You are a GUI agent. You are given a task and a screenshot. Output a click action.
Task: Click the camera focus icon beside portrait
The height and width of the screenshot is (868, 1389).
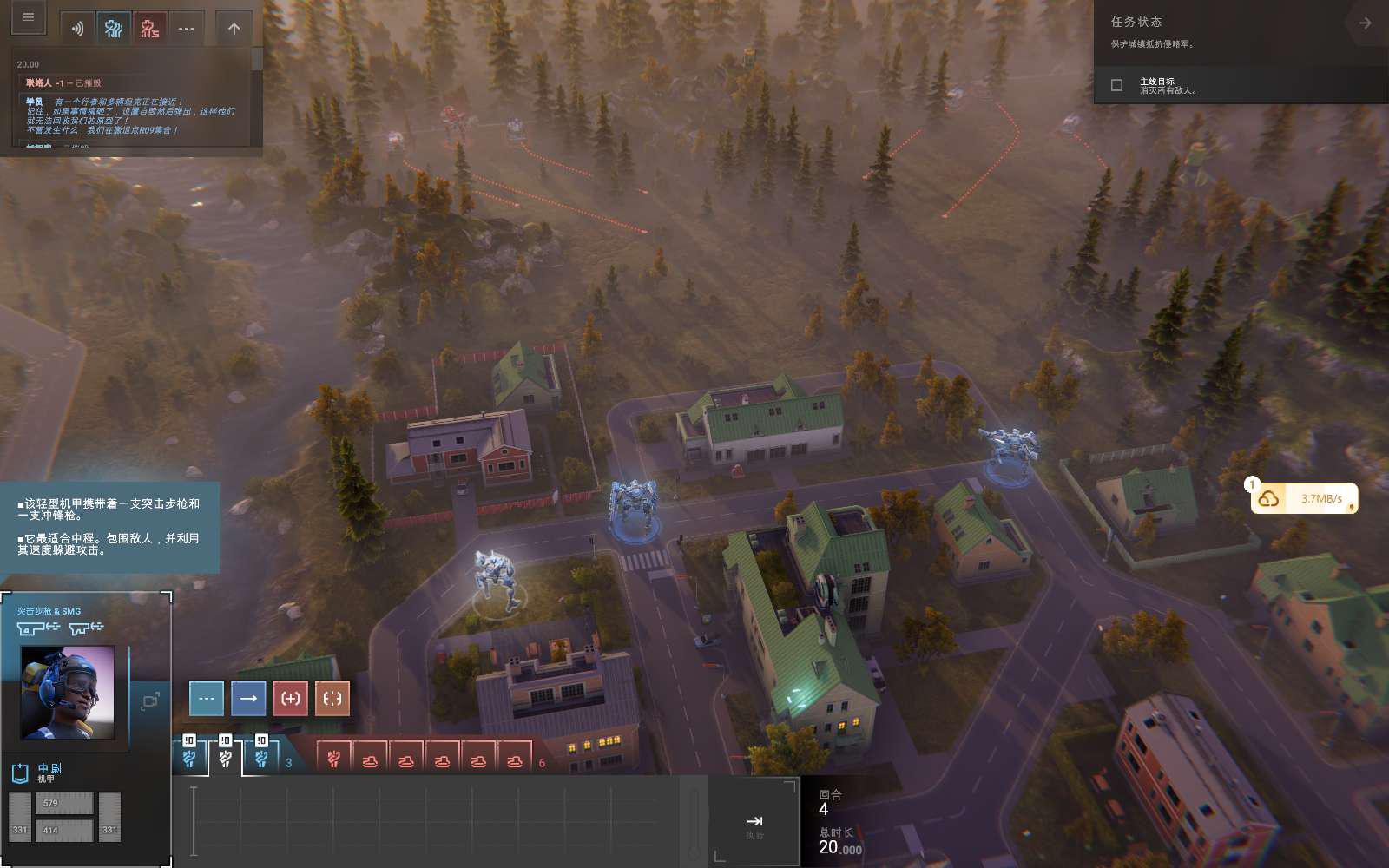tap(150, 700)
